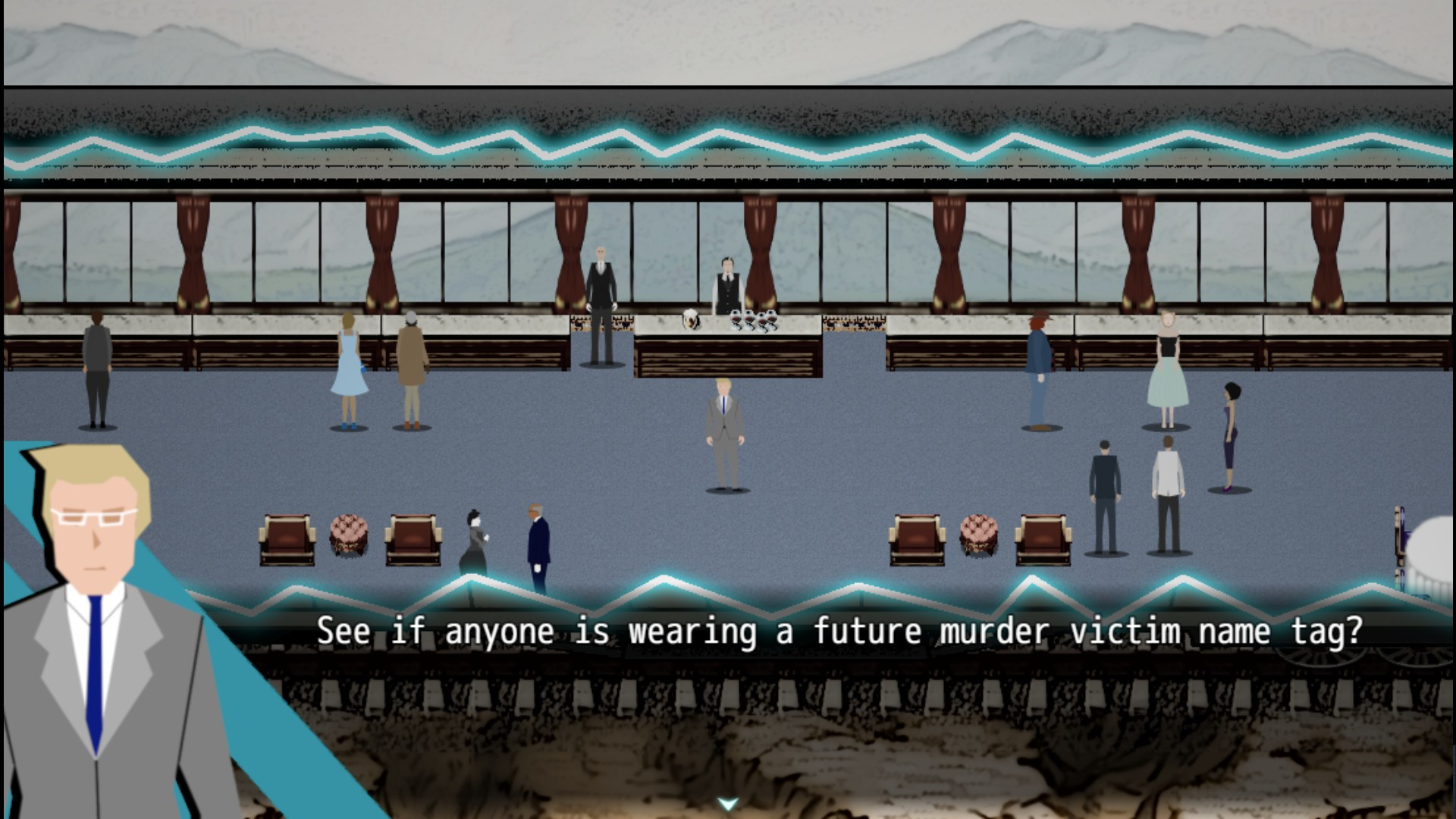Inspect the wine glasses on the bar counter
The height and width of the screenshot is (819, 1456).
(x=752, y=318)
